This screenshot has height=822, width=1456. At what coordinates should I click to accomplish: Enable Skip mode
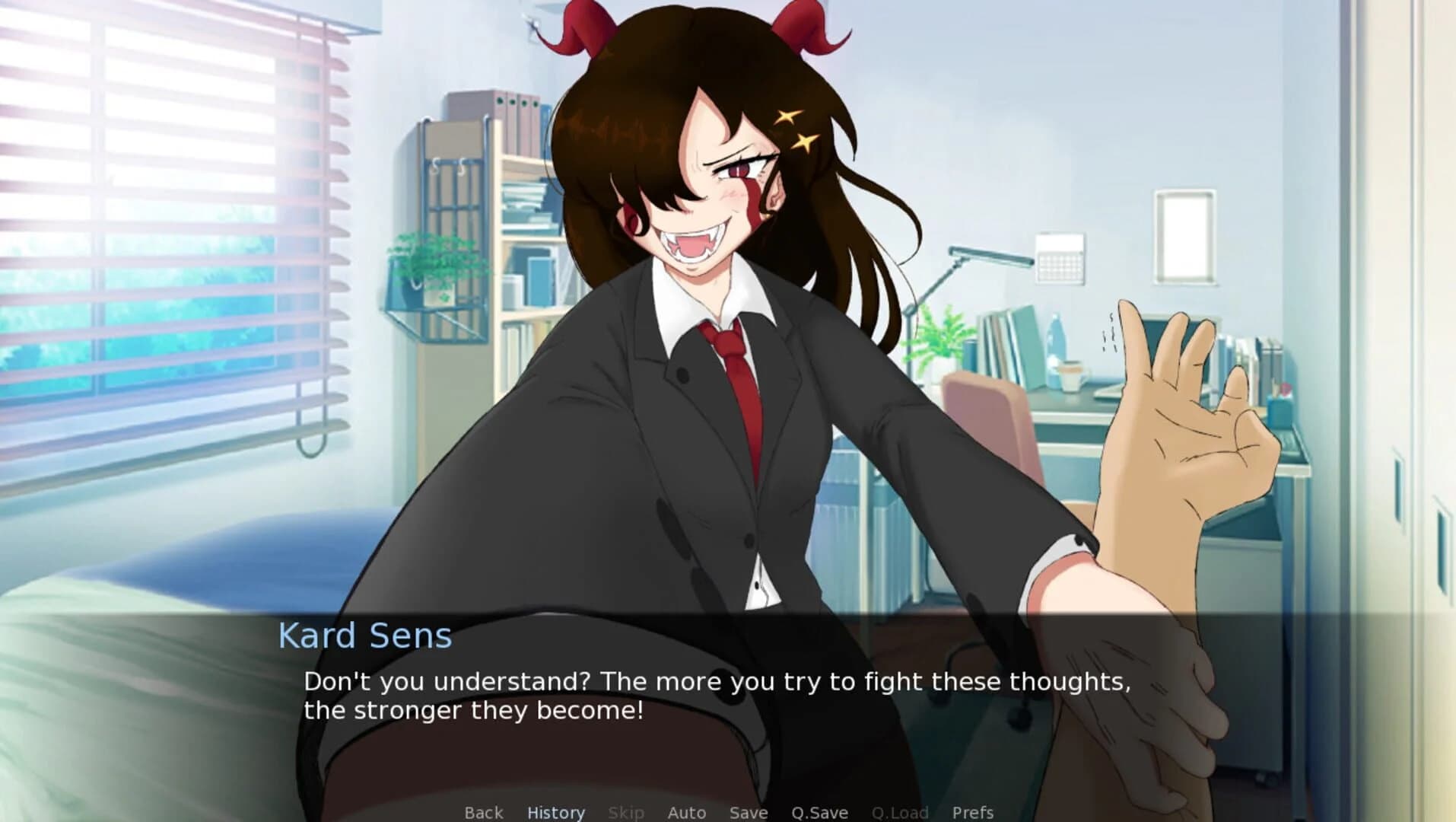pyautogui.click(x=626, y=812)
